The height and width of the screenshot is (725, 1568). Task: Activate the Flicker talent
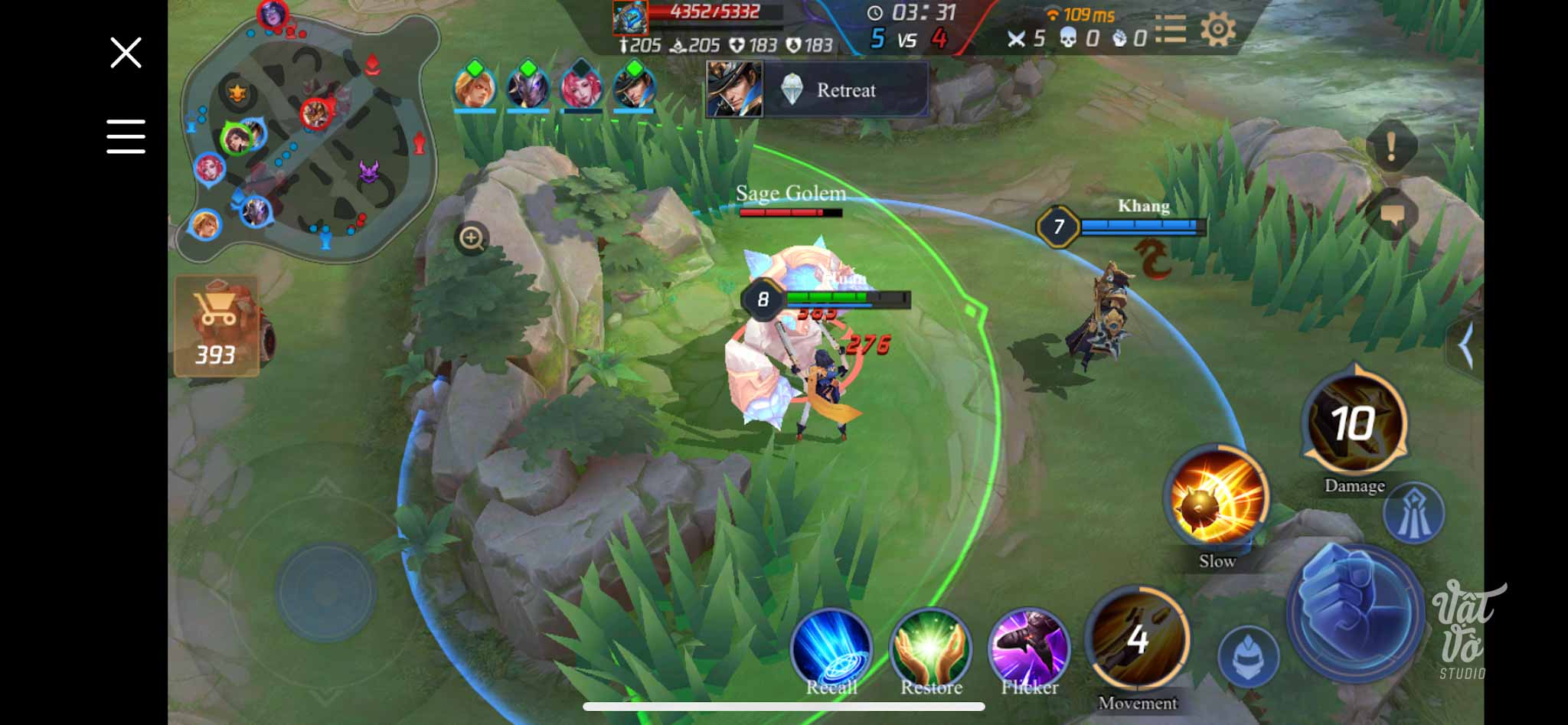[1028, 648]
